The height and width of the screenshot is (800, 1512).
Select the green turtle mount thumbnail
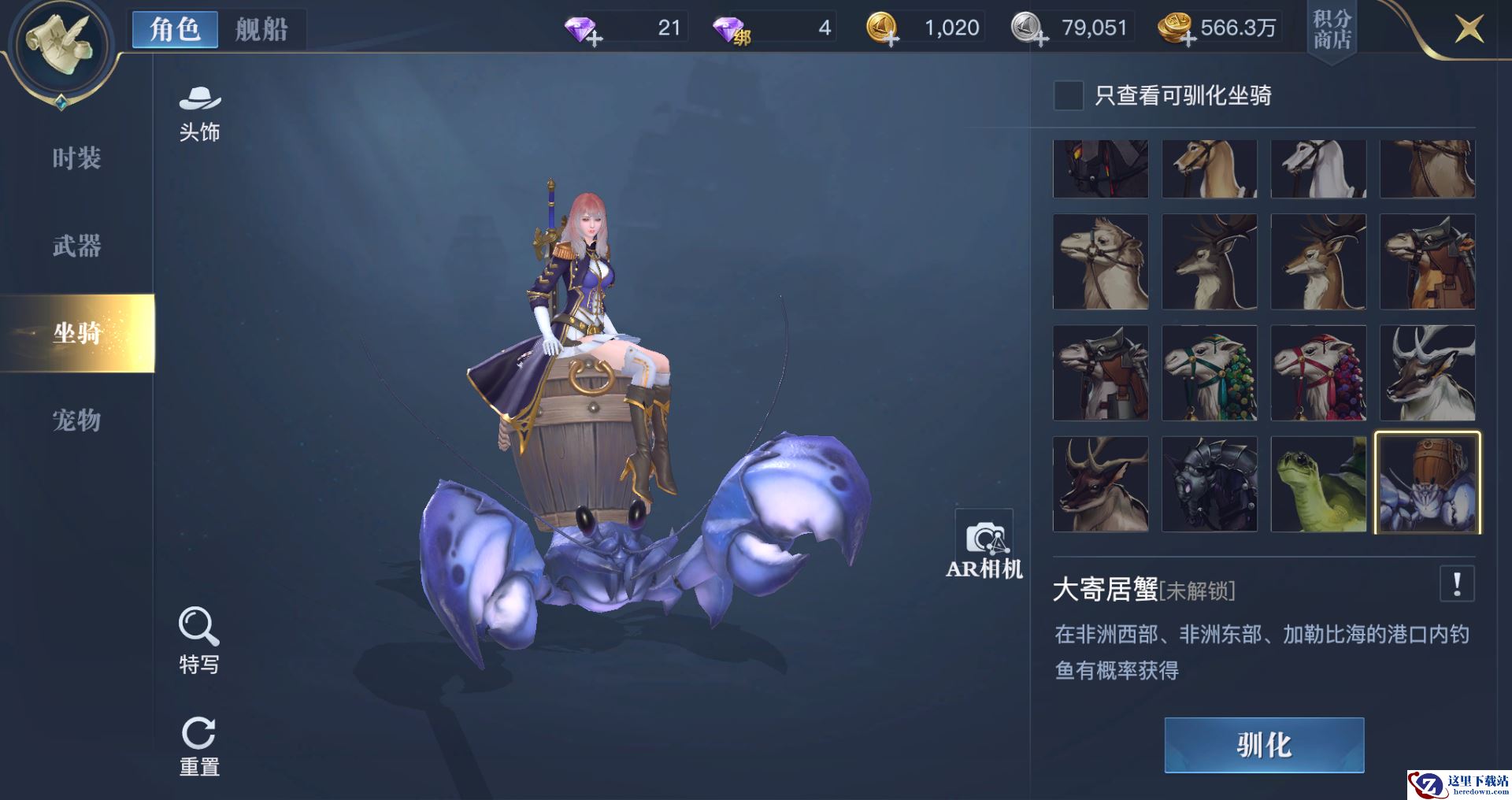1318,484
